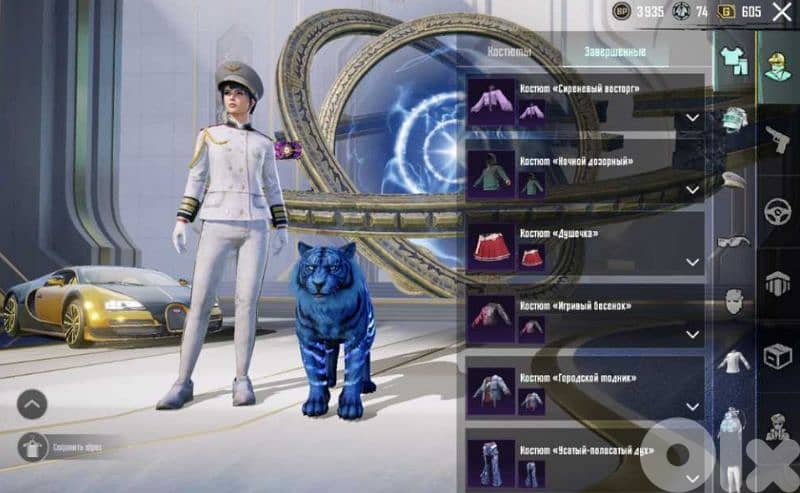Expand the «Душечка» costume arrow
The width and height of the screenshot is (800, 493).
click(x=692, y=262)
